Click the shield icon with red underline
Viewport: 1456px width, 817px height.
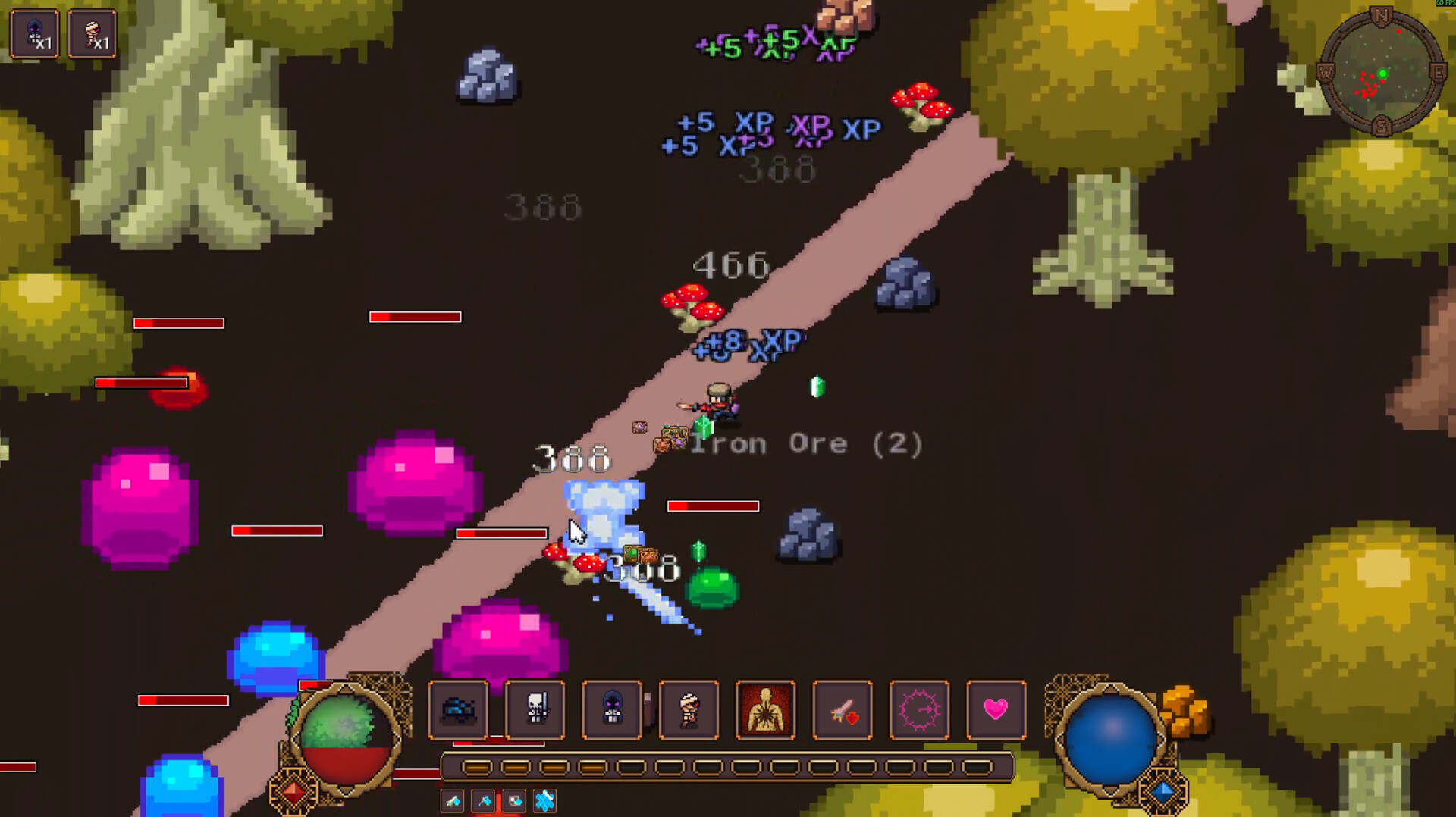(x=515, y=801)
